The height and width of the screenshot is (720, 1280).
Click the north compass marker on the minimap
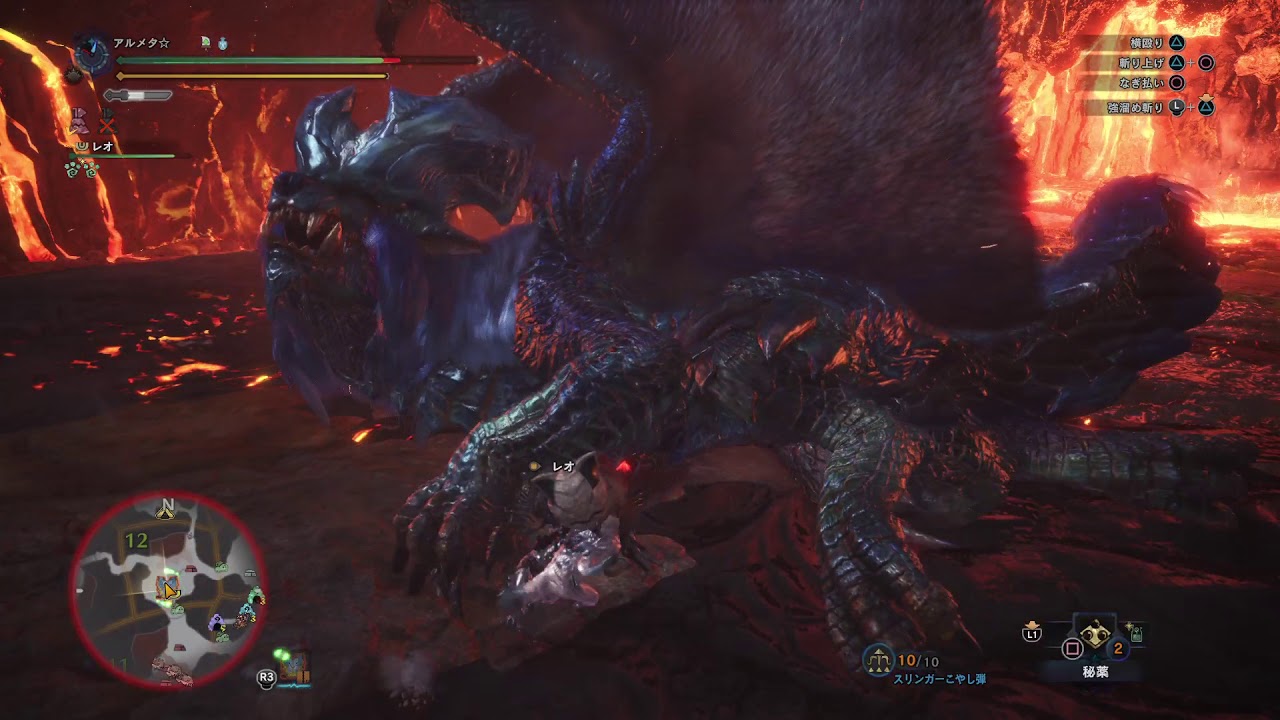166,510
